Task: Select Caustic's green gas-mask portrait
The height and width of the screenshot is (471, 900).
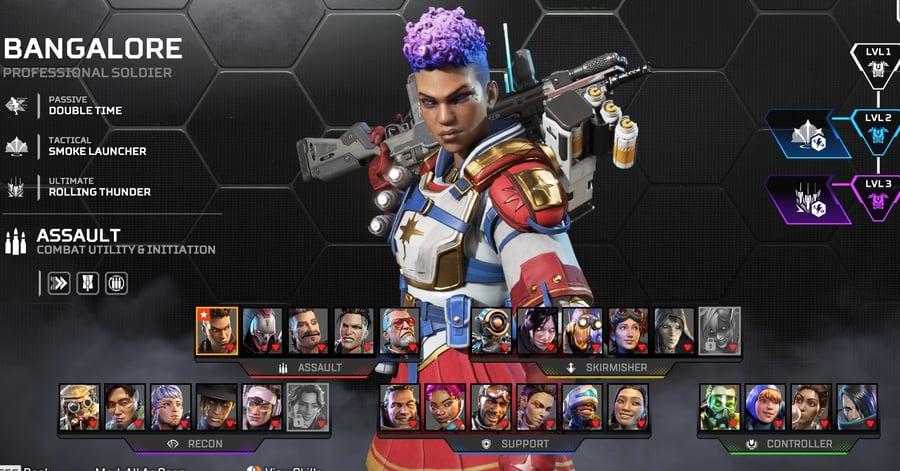Action: coord(719,407)
